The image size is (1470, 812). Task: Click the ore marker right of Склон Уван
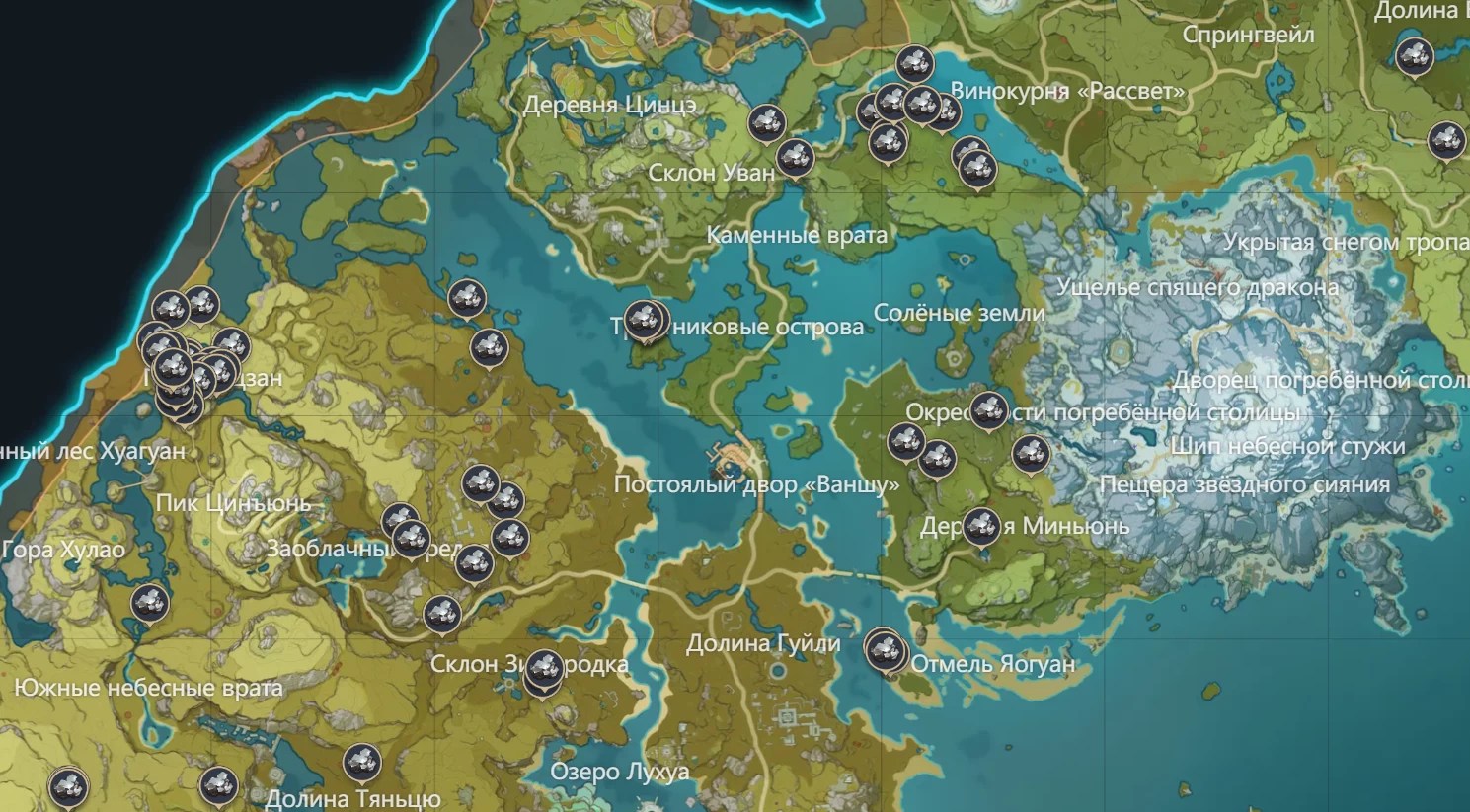[x=795, y=157]
